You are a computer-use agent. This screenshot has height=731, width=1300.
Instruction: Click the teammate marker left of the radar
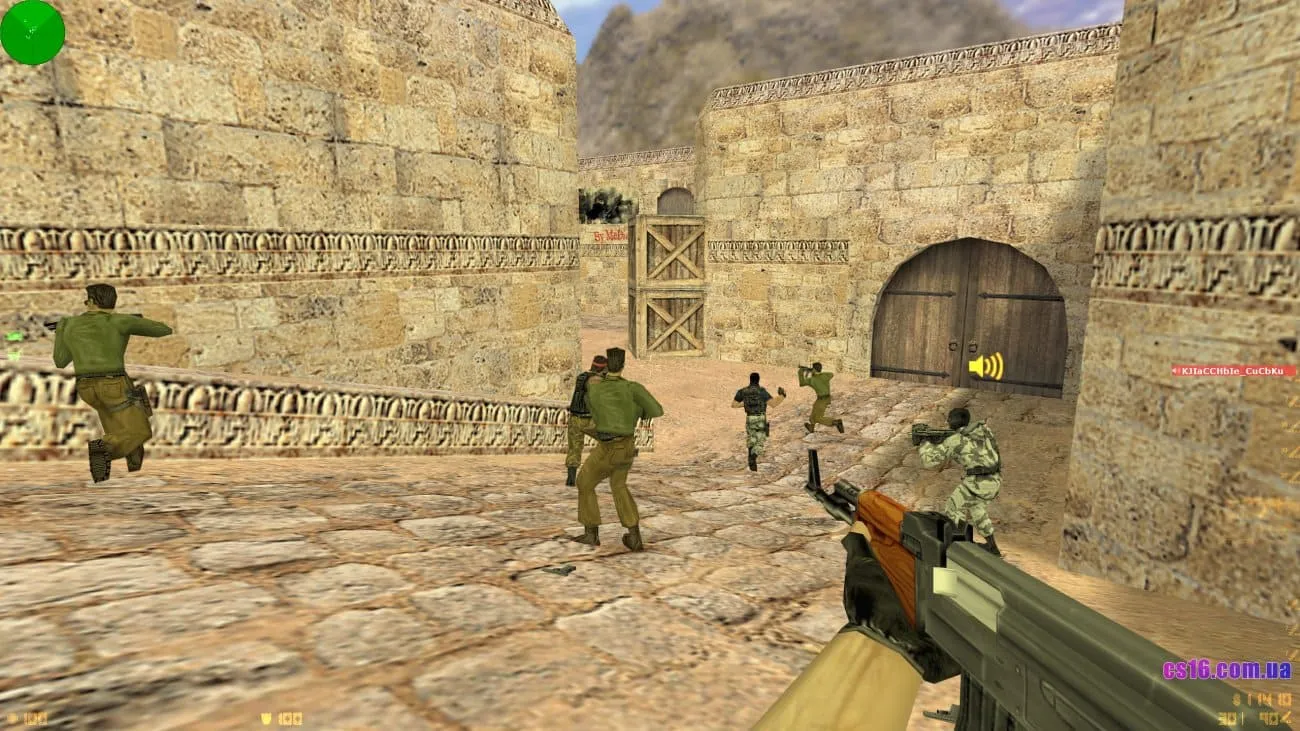click(15, 336)
